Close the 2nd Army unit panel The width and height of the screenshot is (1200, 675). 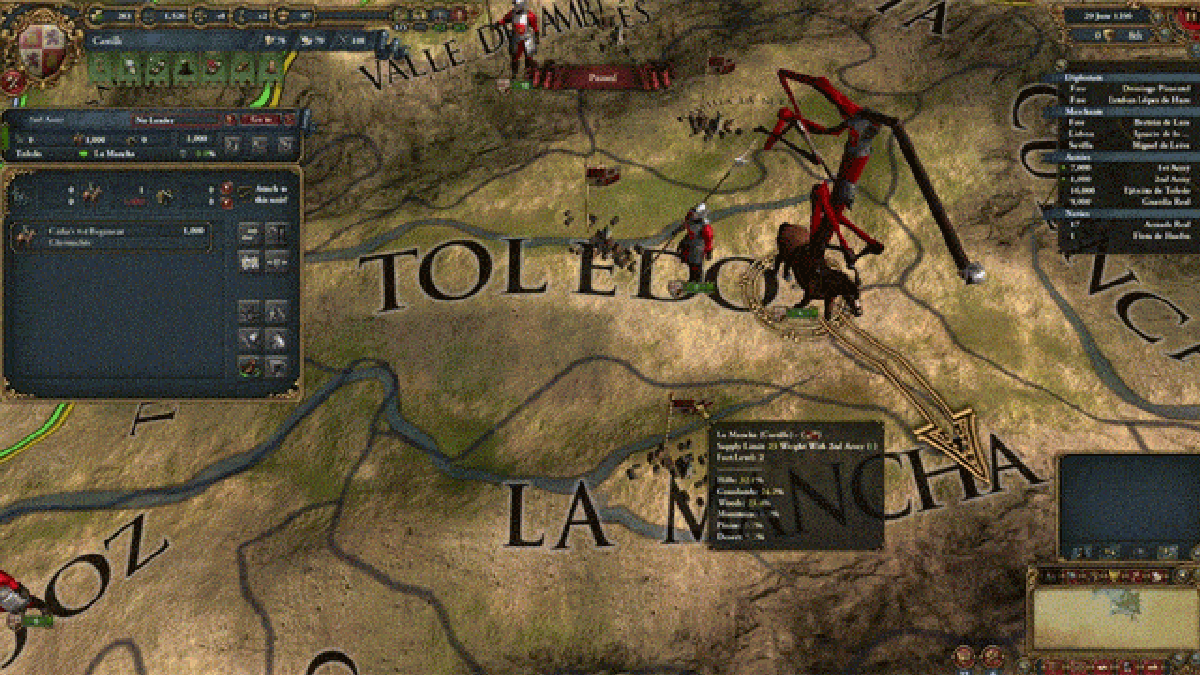(x=288, y=119)
